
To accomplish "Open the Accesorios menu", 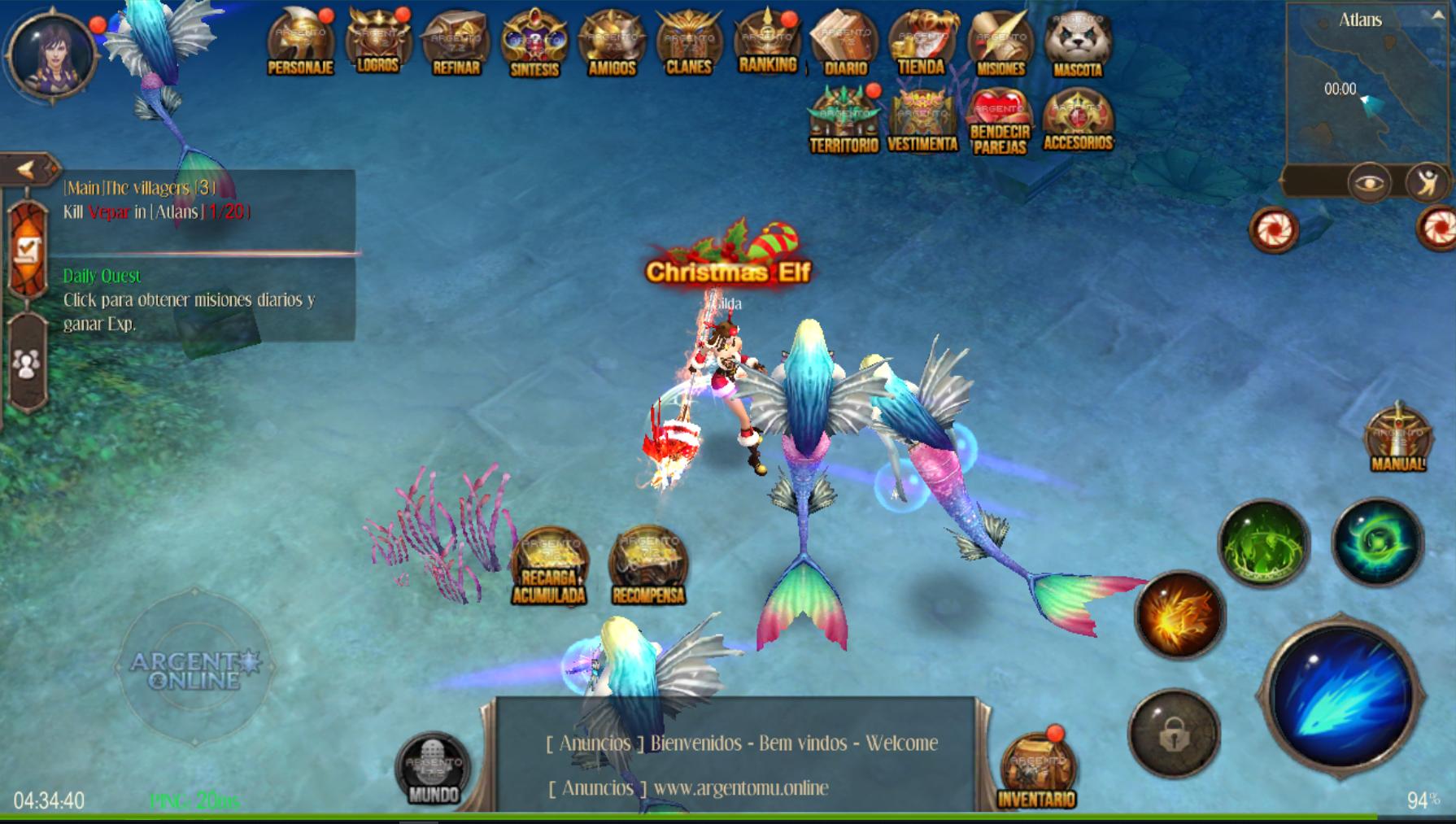I will [1078, 120].
